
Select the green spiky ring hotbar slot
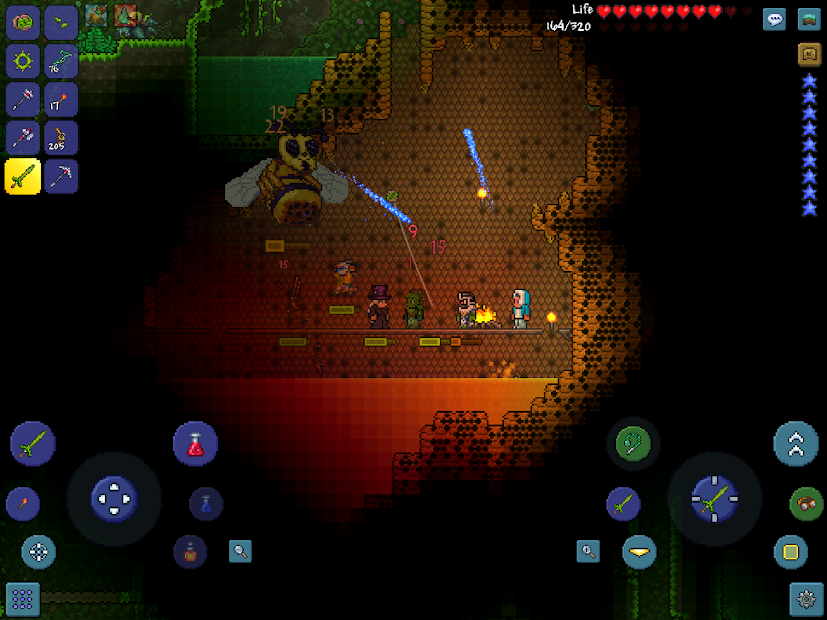pos(23,60)
